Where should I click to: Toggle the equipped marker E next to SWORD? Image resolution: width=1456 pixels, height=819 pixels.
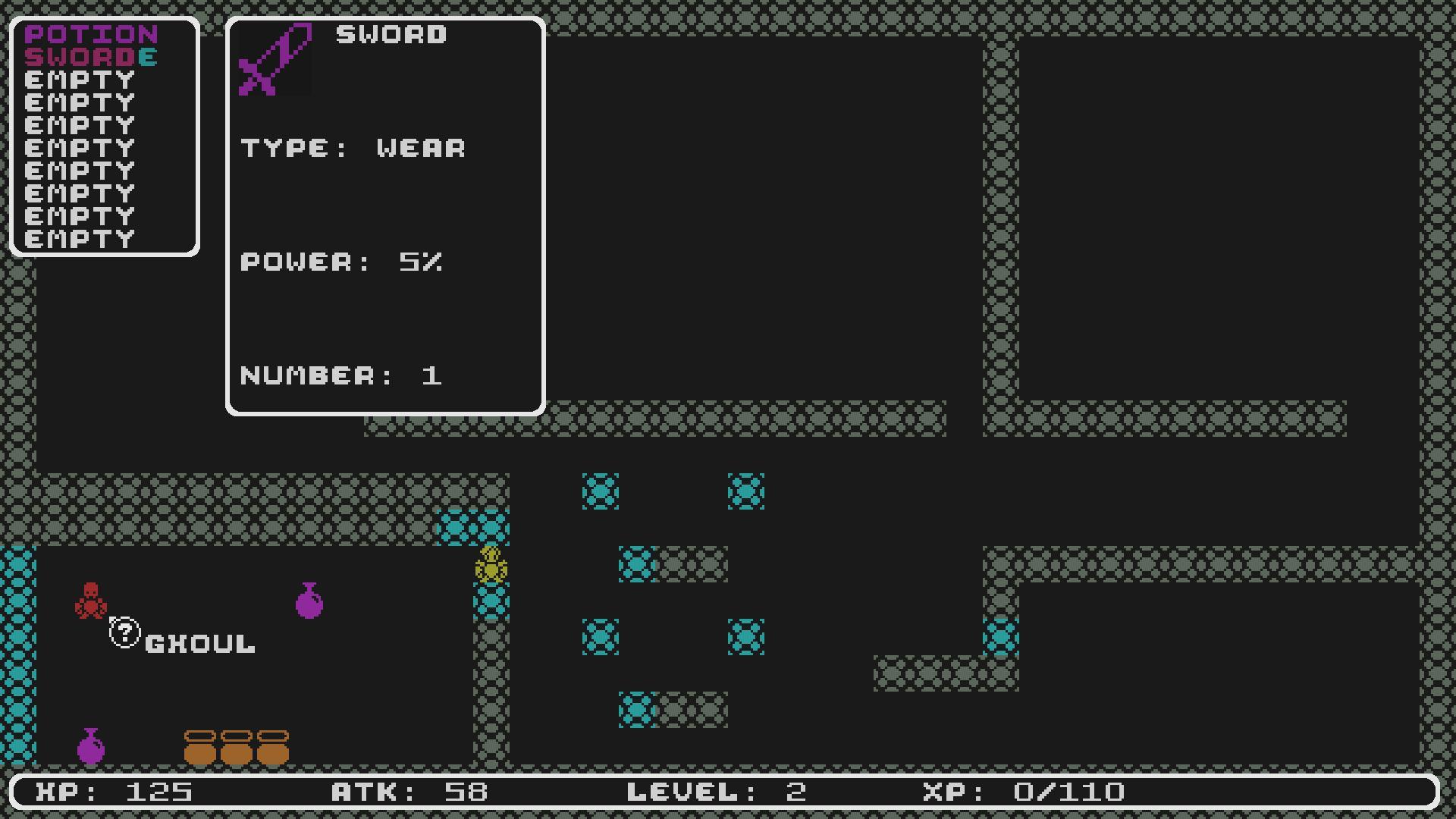tap(149, 57)
